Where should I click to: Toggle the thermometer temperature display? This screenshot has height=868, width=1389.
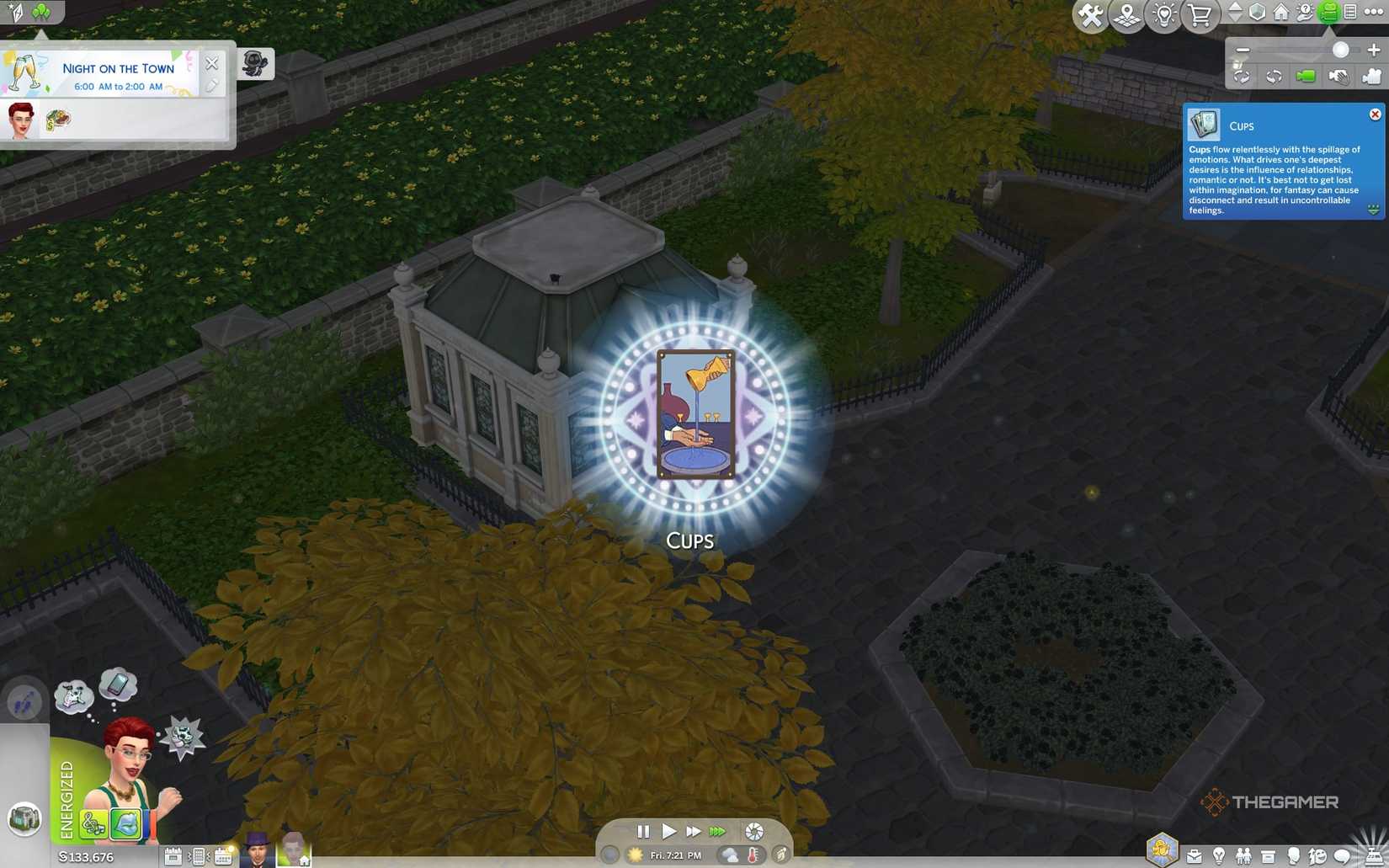pos(754,854)
